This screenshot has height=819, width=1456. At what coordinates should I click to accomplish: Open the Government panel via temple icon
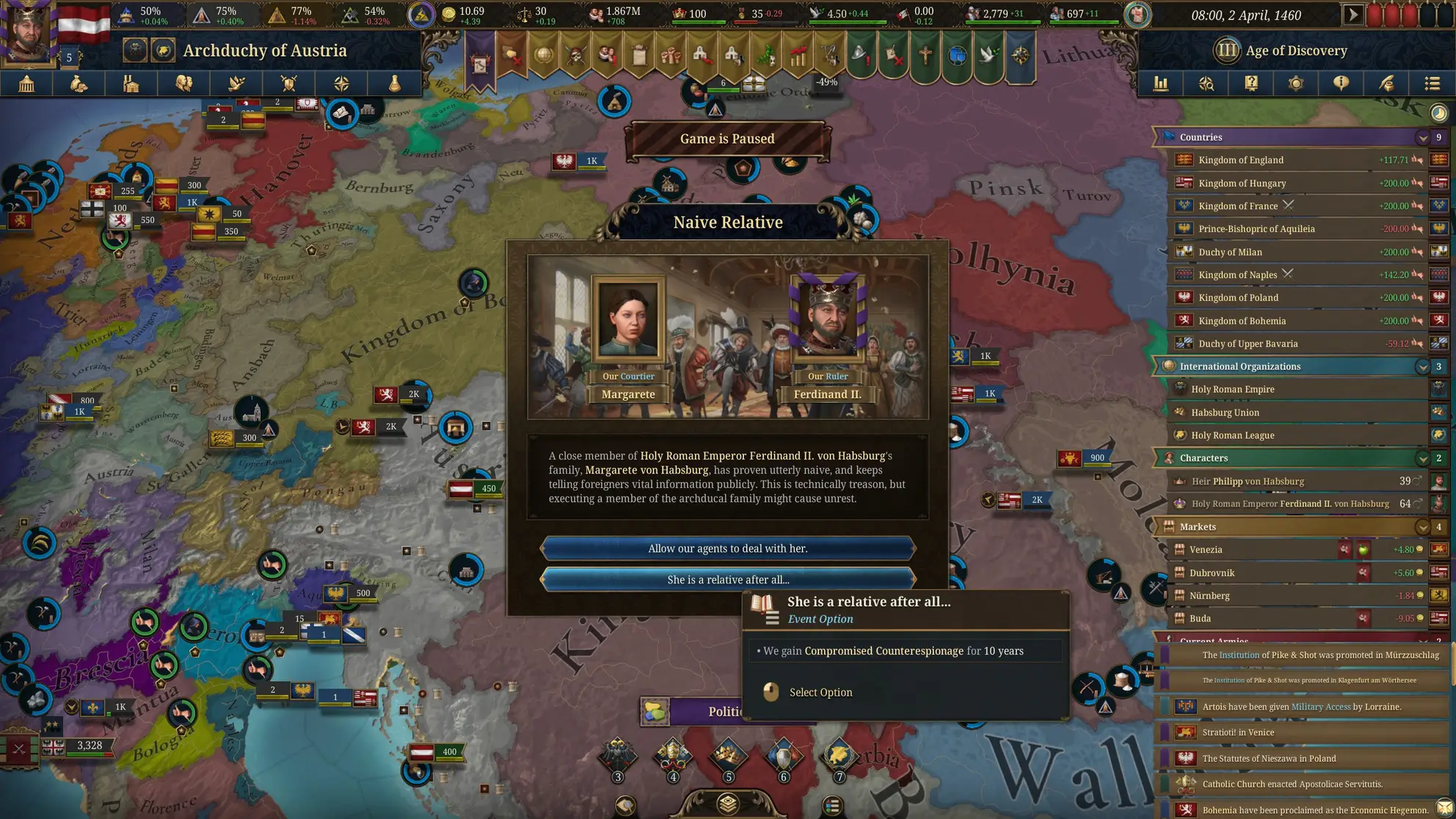pos(26,84)
